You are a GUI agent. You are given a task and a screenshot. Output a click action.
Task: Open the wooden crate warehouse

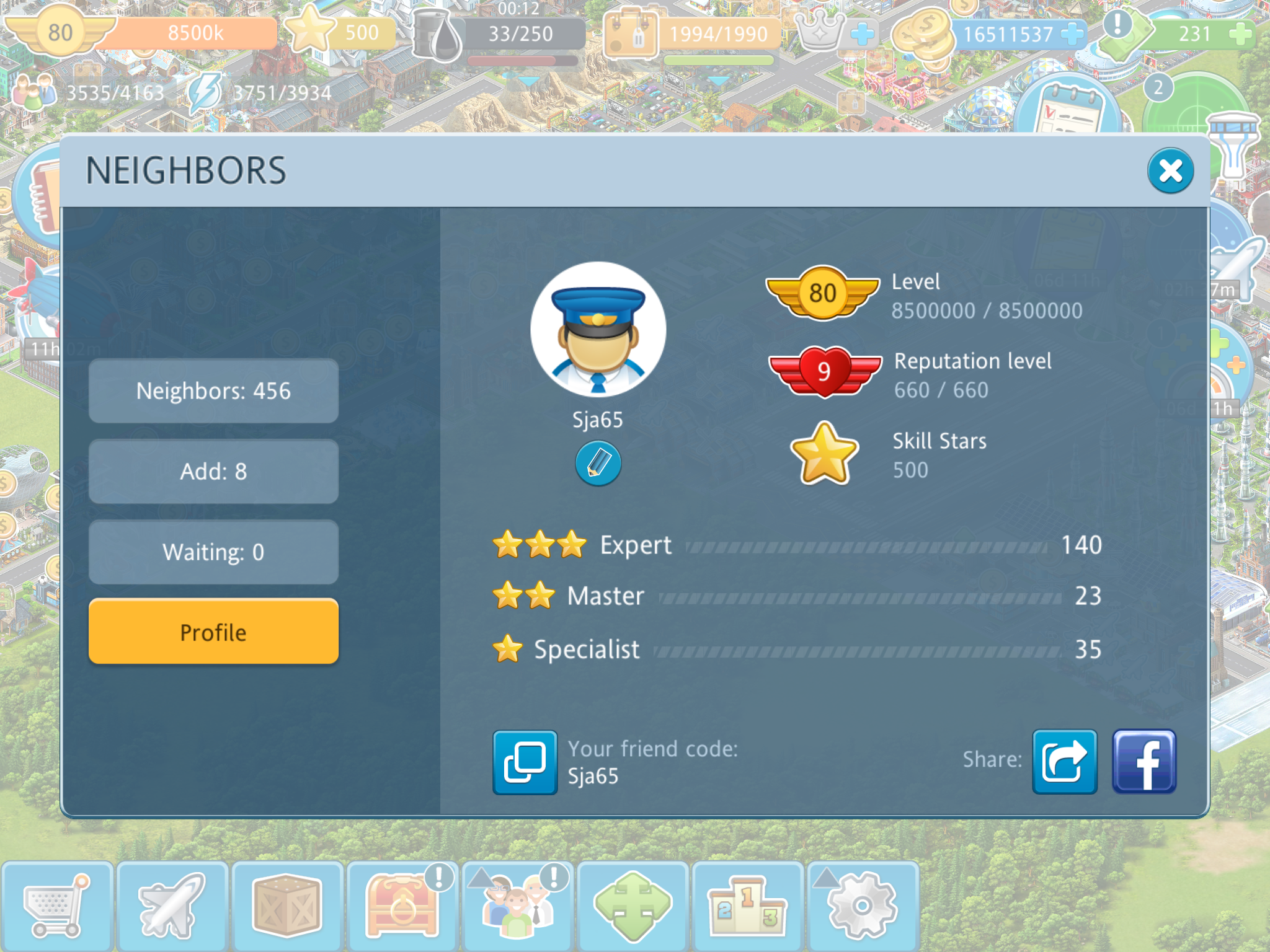coord(286,906)
